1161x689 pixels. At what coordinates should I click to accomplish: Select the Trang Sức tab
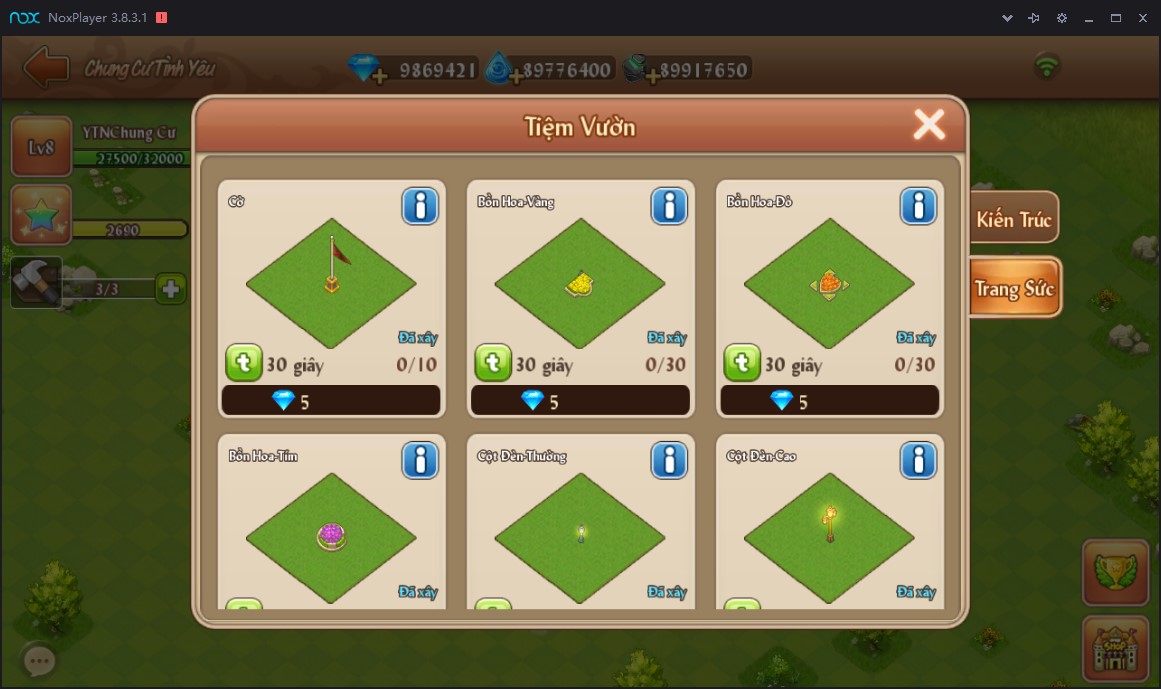pos(1013,289)
